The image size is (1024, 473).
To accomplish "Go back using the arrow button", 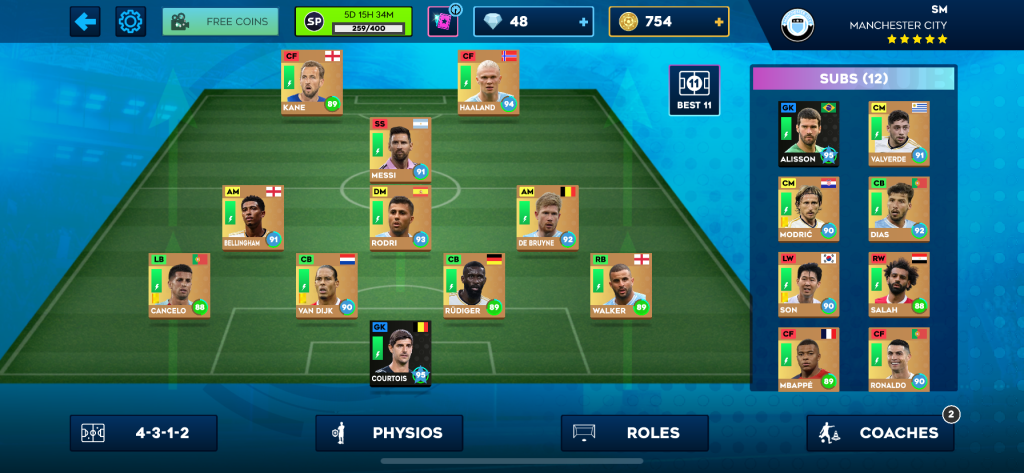I will click(85, 21).
